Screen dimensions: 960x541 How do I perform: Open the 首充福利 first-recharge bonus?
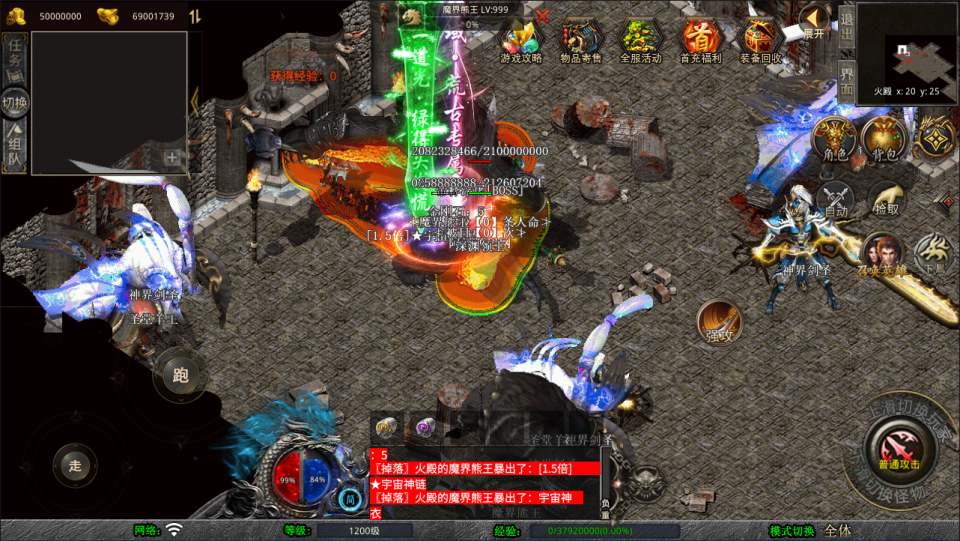701,40
